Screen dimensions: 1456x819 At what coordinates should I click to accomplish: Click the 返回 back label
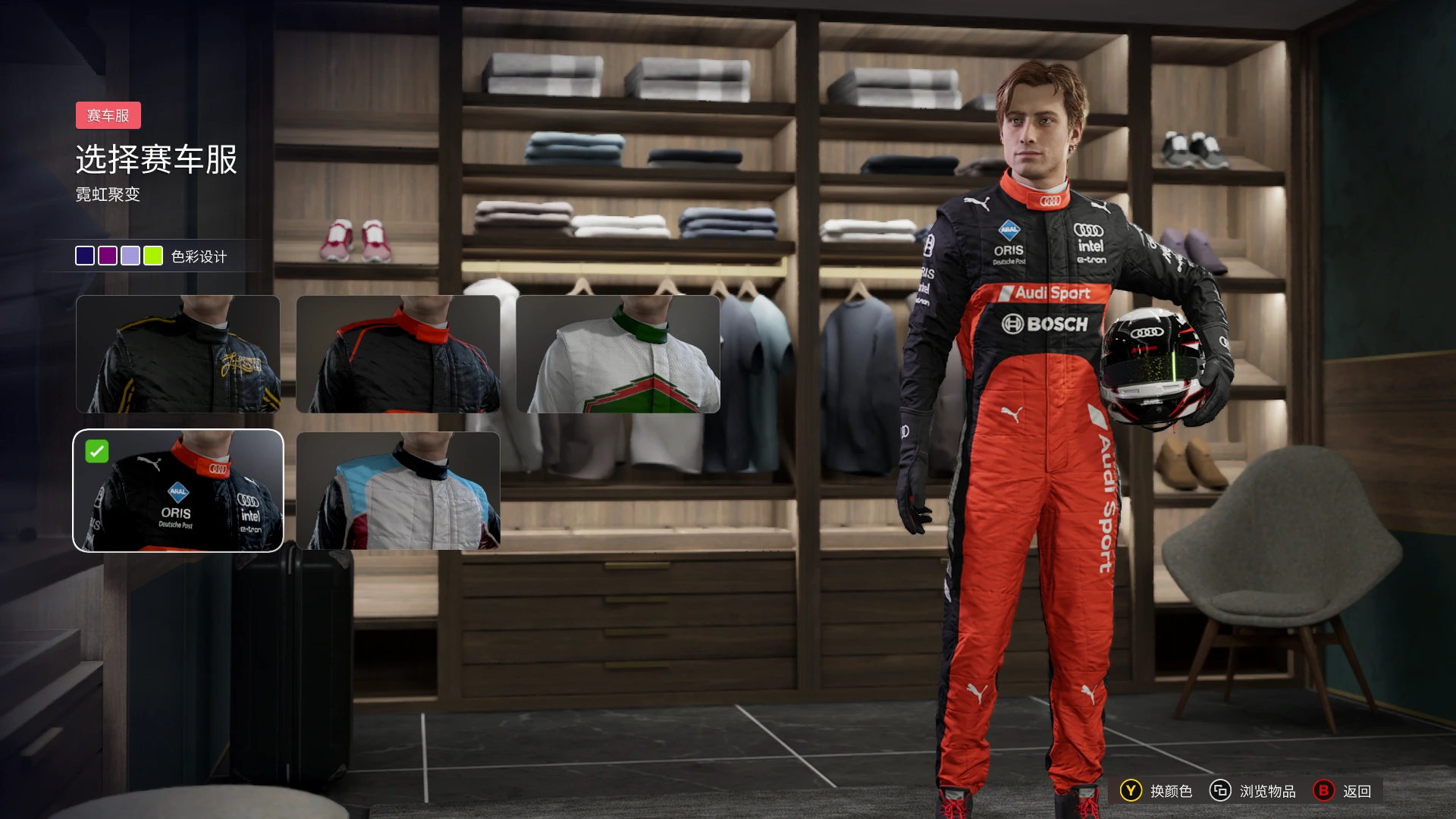tap(1357, 791)
